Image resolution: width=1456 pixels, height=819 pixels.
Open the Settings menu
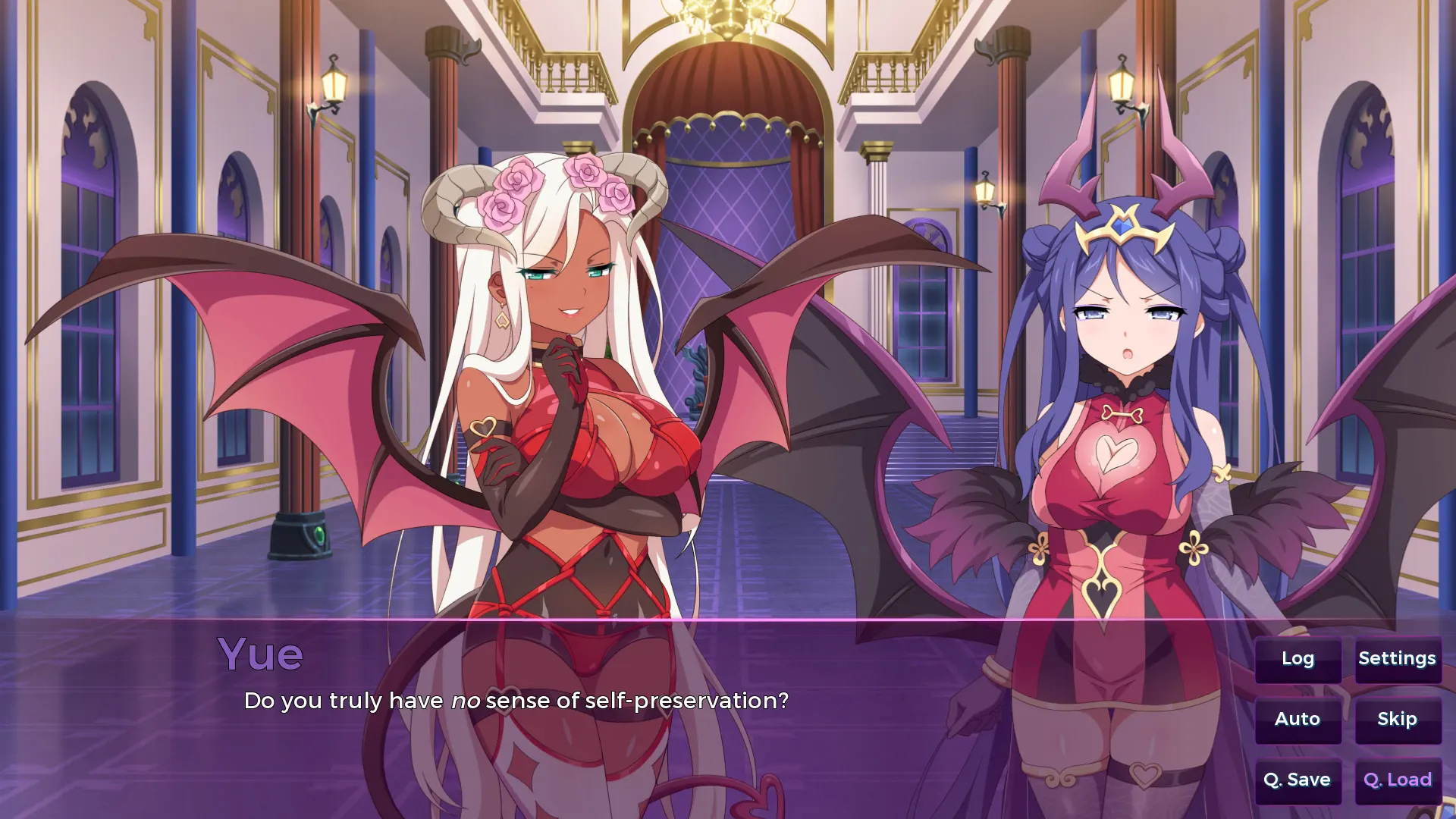1397,659
